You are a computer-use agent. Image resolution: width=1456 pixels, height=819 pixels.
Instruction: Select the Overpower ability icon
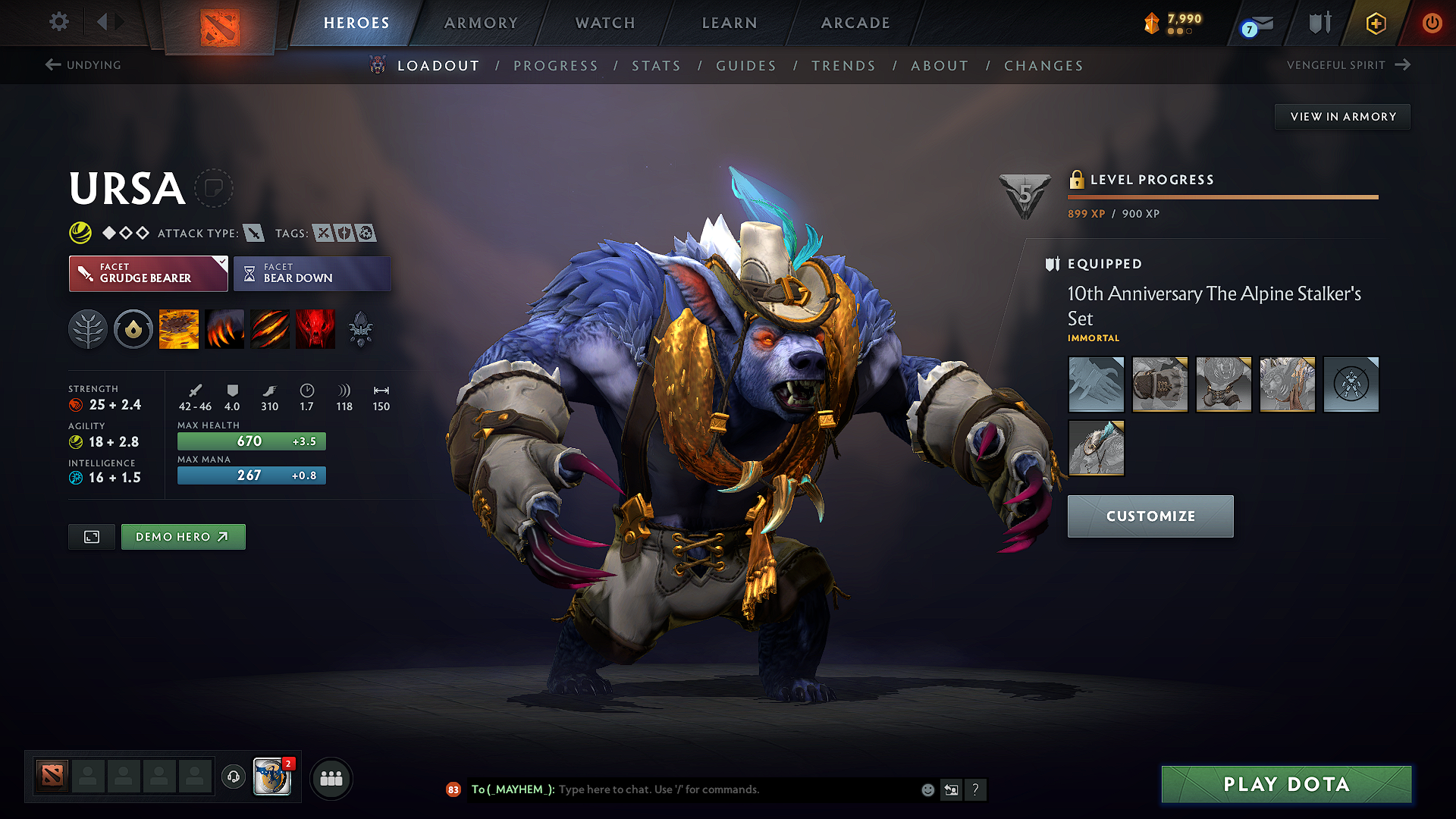click(224, 328)
